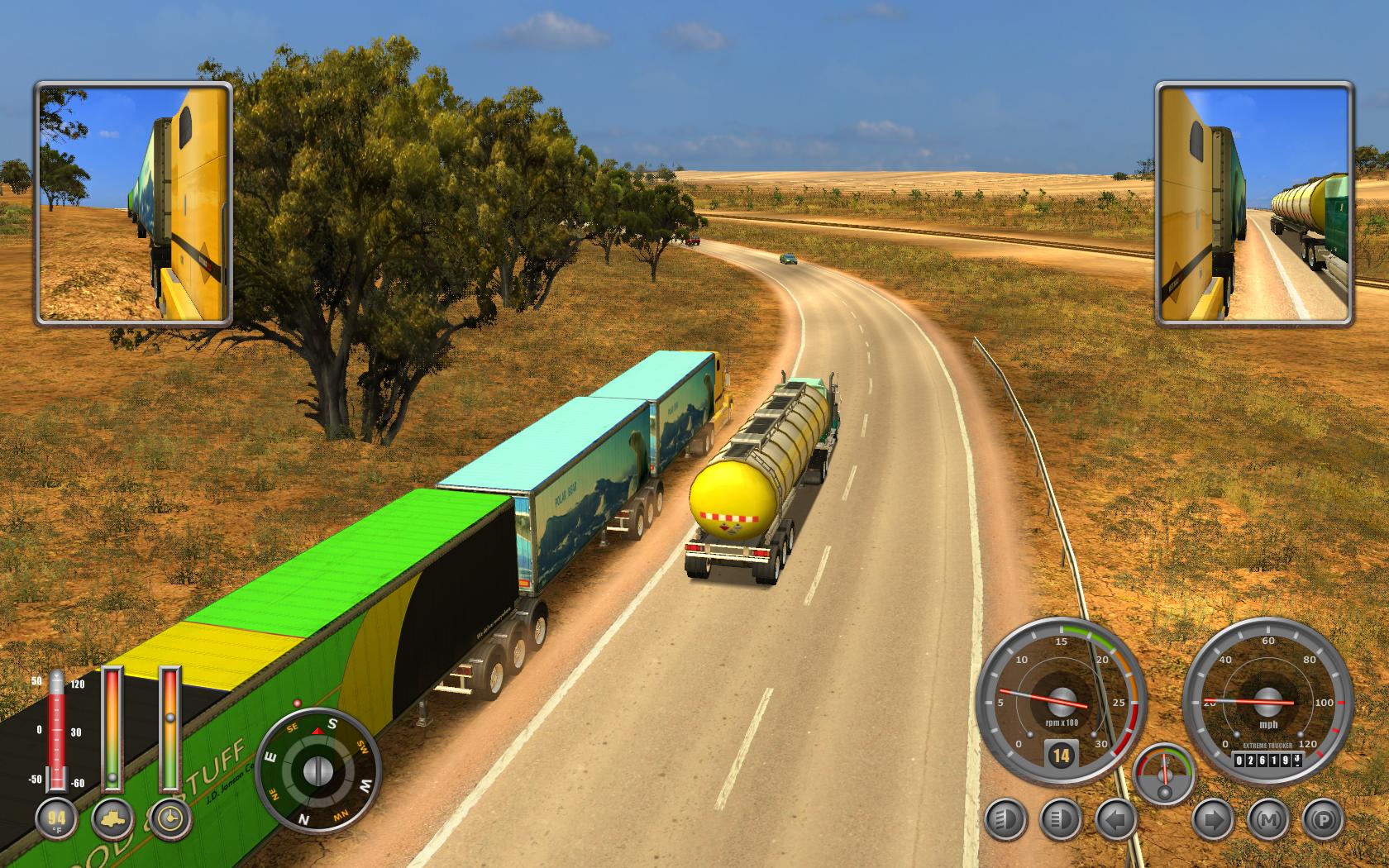1389x868 pixels.
Task: Select the truck damage icon
Action: coord(112,819)
